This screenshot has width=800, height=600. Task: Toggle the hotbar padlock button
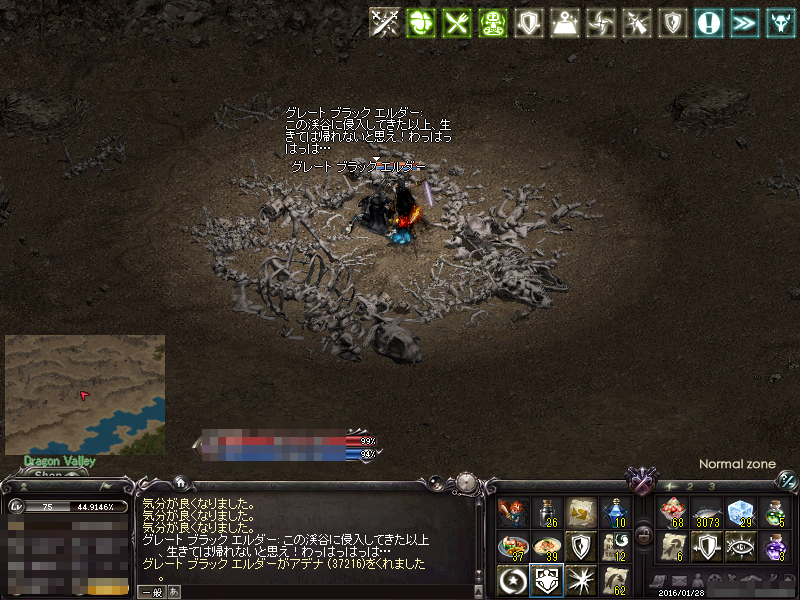point(644,534)
